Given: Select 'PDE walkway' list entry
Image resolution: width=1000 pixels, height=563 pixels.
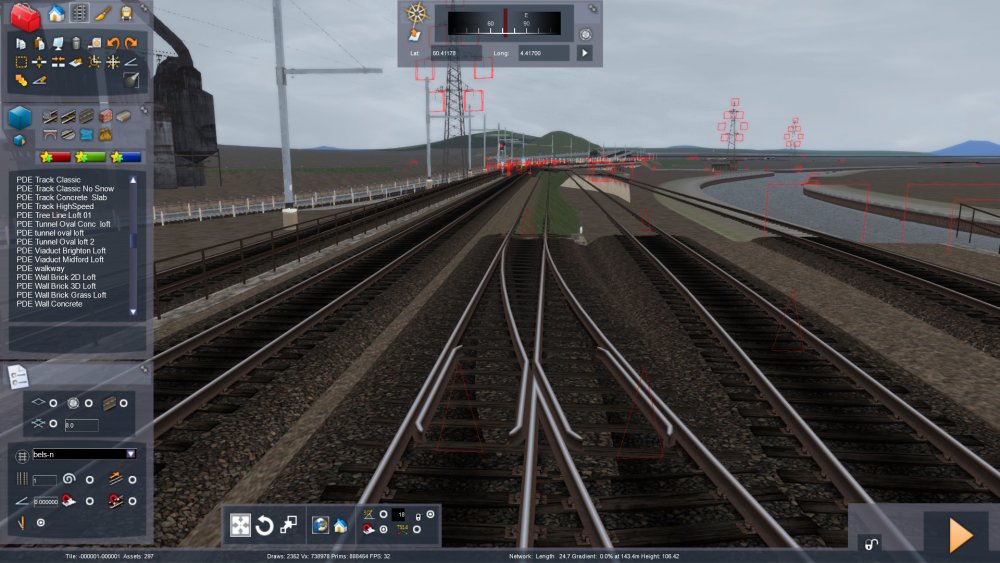Looking at the screenshot, I should pos(40,268).
